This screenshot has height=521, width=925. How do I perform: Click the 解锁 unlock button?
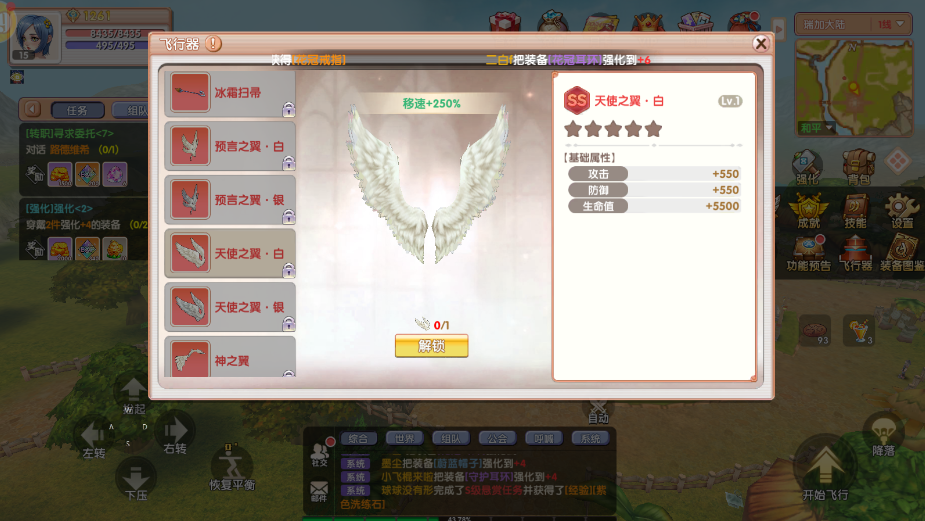tap(431, 346)
